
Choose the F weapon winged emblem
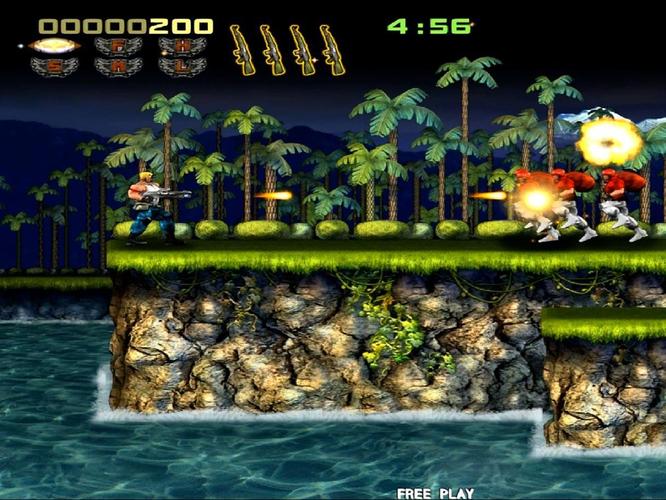[118, 45]
